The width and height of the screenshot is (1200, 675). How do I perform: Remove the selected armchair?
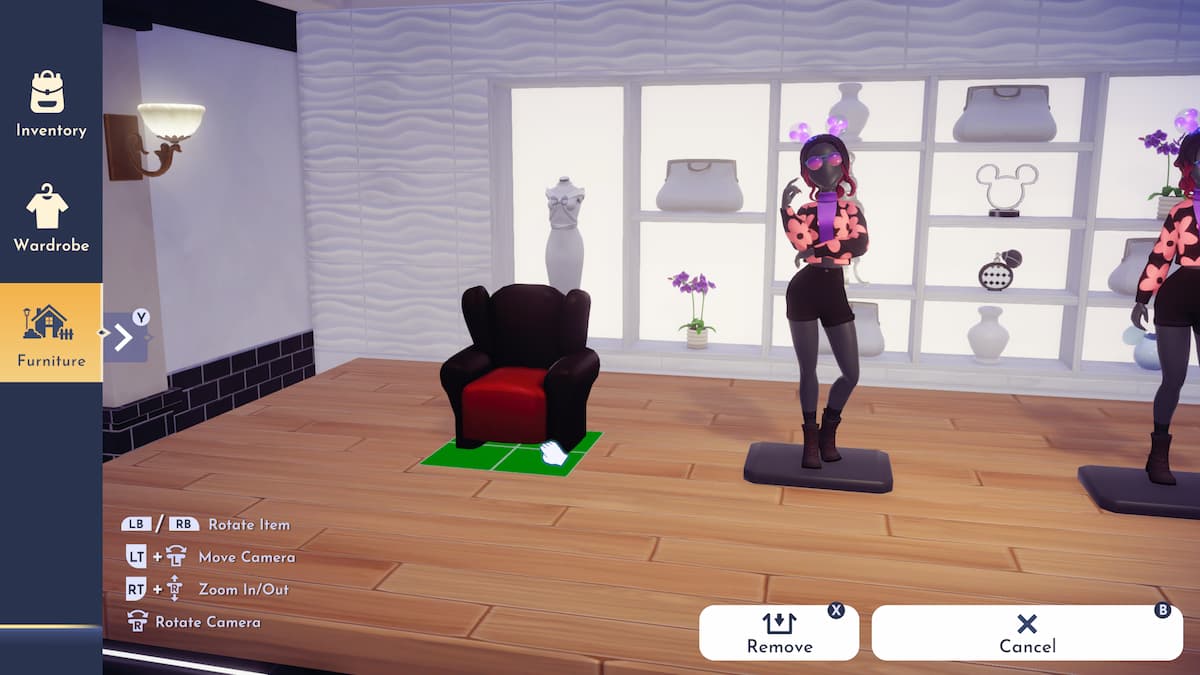778,633
